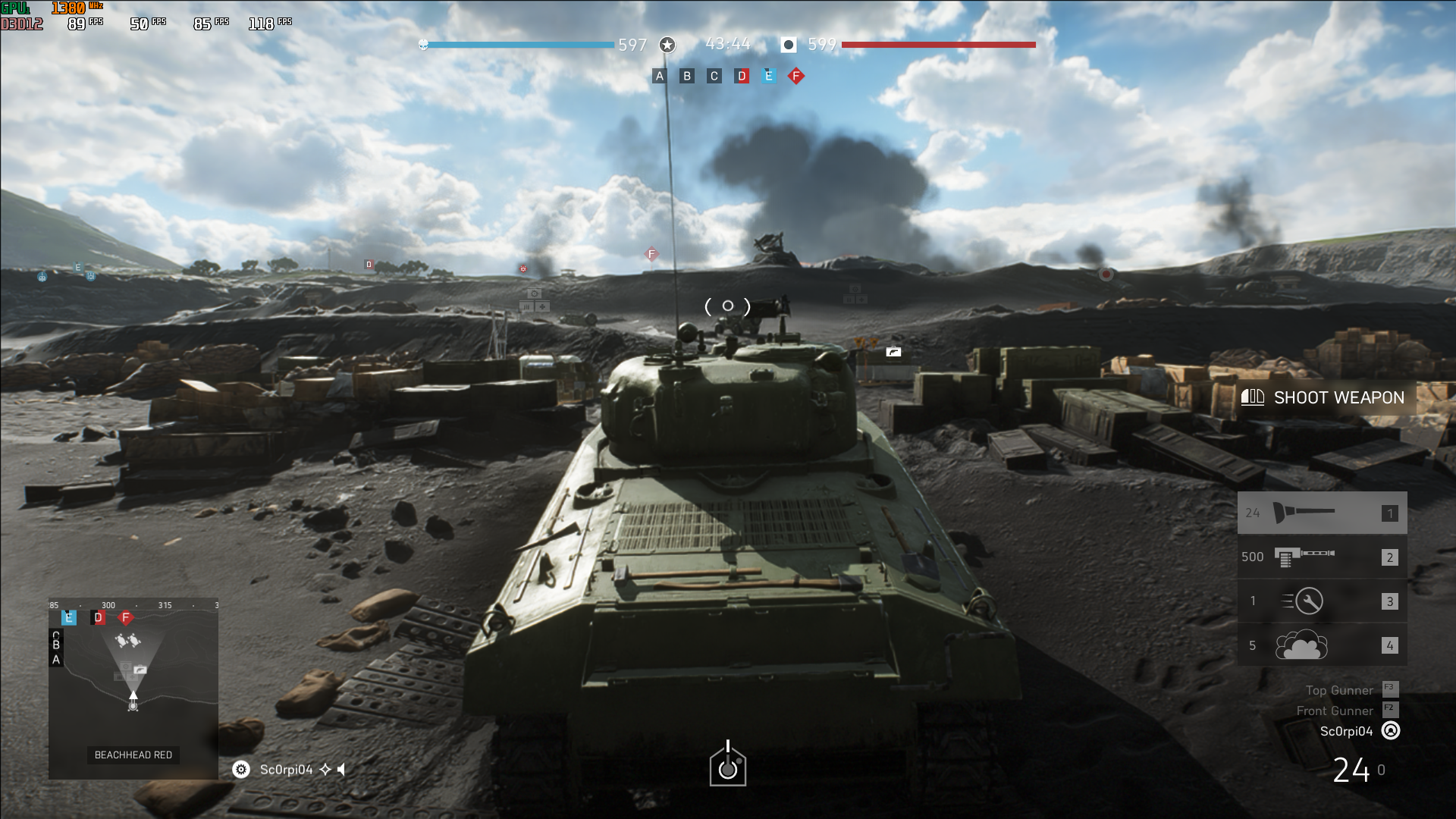This screenshot has width=1456, height=819.
Task: Select objective C flag at top
Action: 714,76
